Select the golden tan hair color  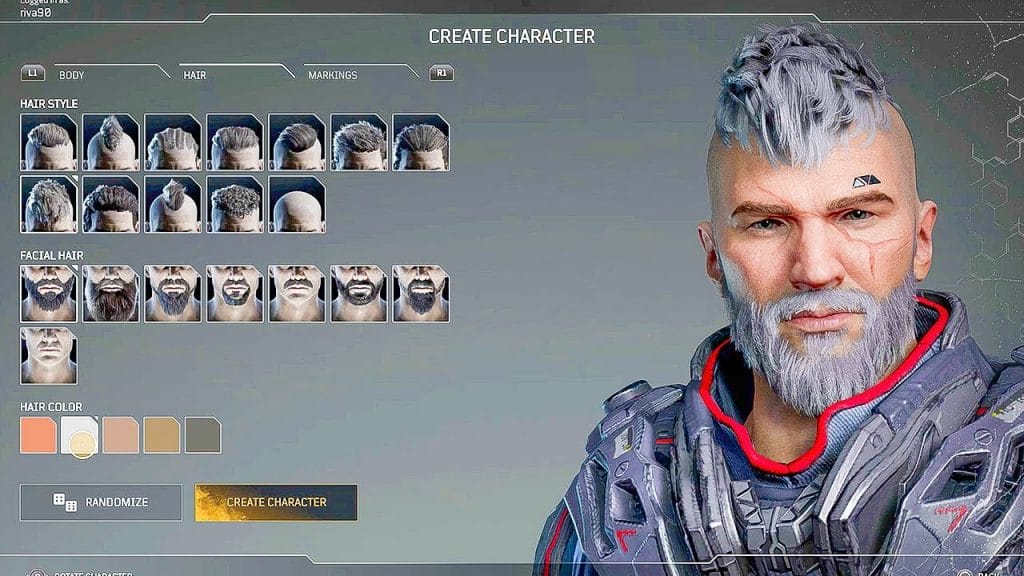tap(162, 436)
